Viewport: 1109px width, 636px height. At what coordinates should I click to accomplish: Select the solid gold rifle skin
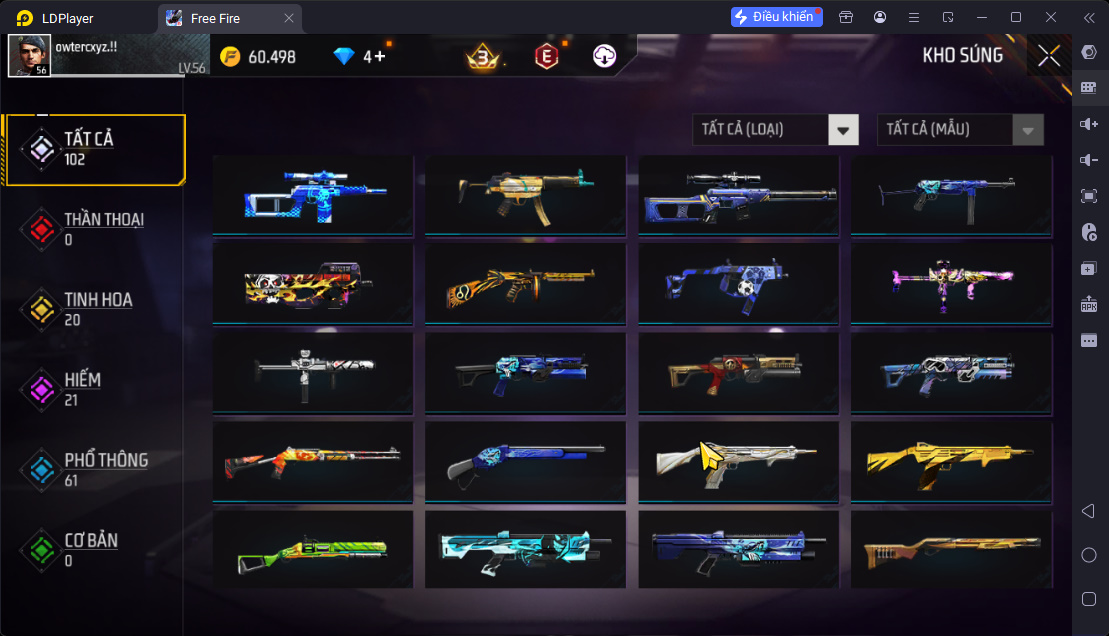pos(950,462)
